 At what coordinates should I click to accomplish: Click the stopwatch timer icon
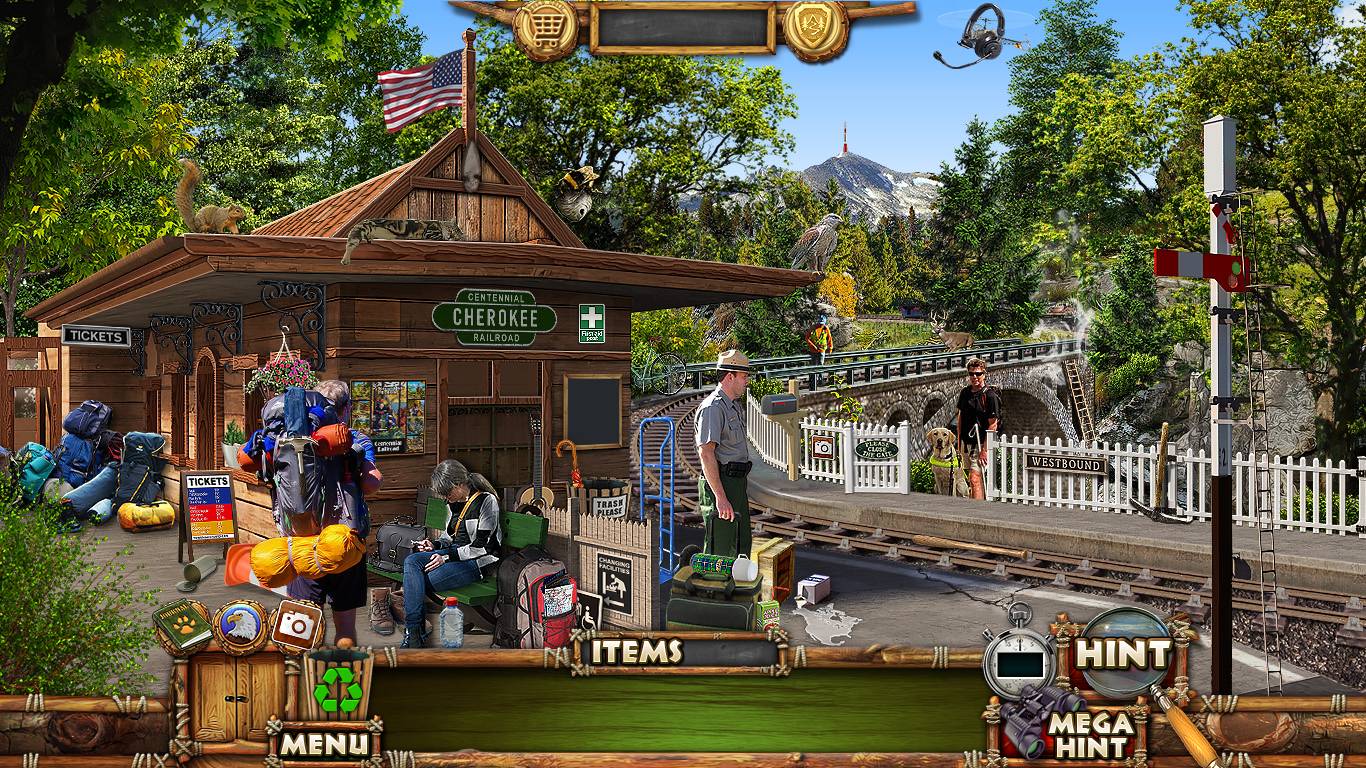point(1019,660)
